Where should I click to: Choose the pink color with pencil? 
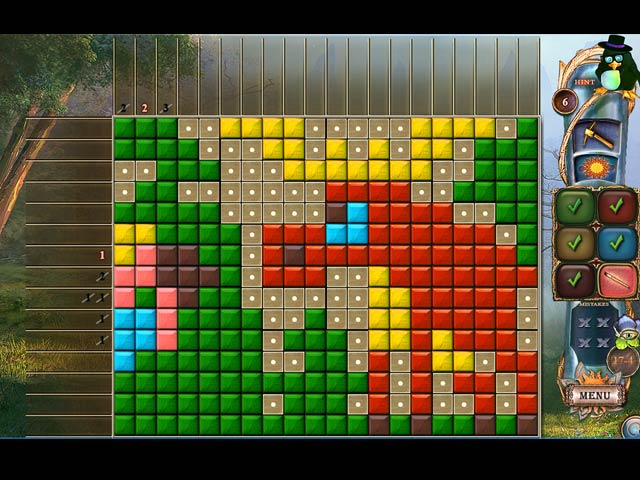617,279
